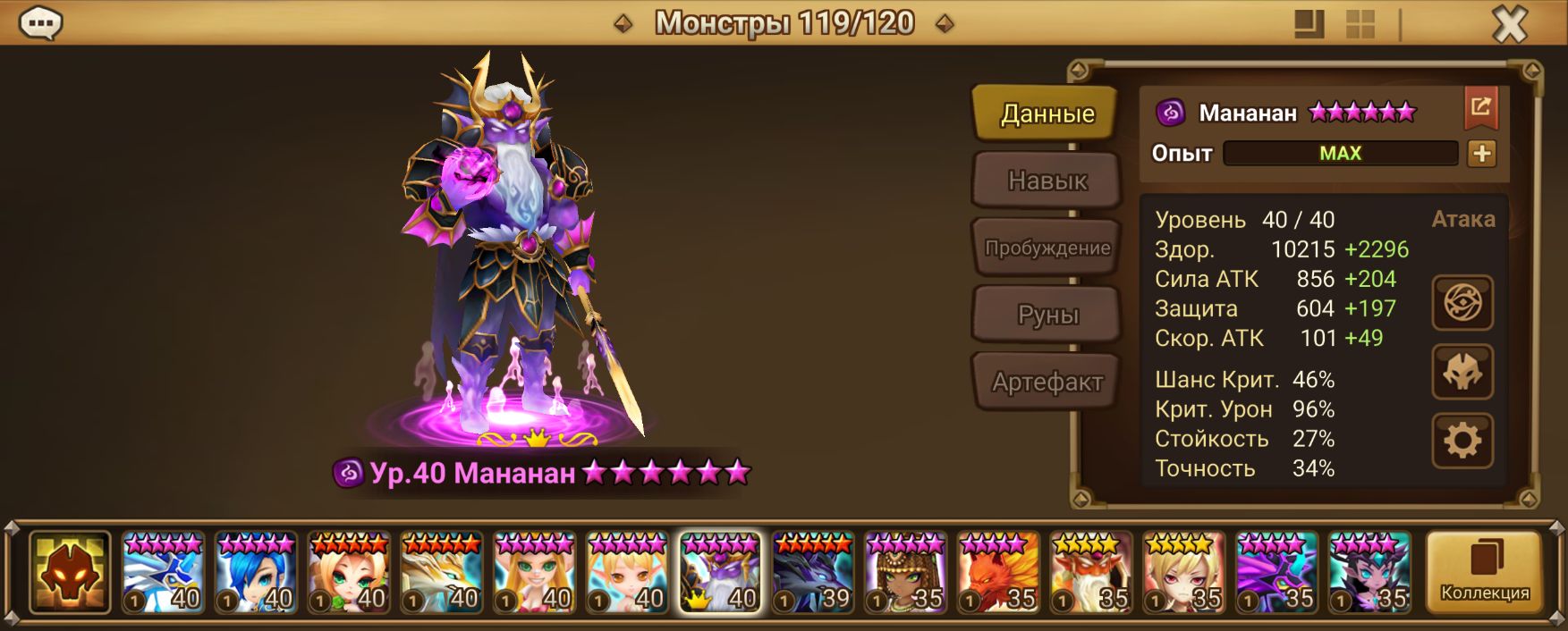
Task: Select the blue-haired girl monster thumbnail
Action: click(256, 572)
